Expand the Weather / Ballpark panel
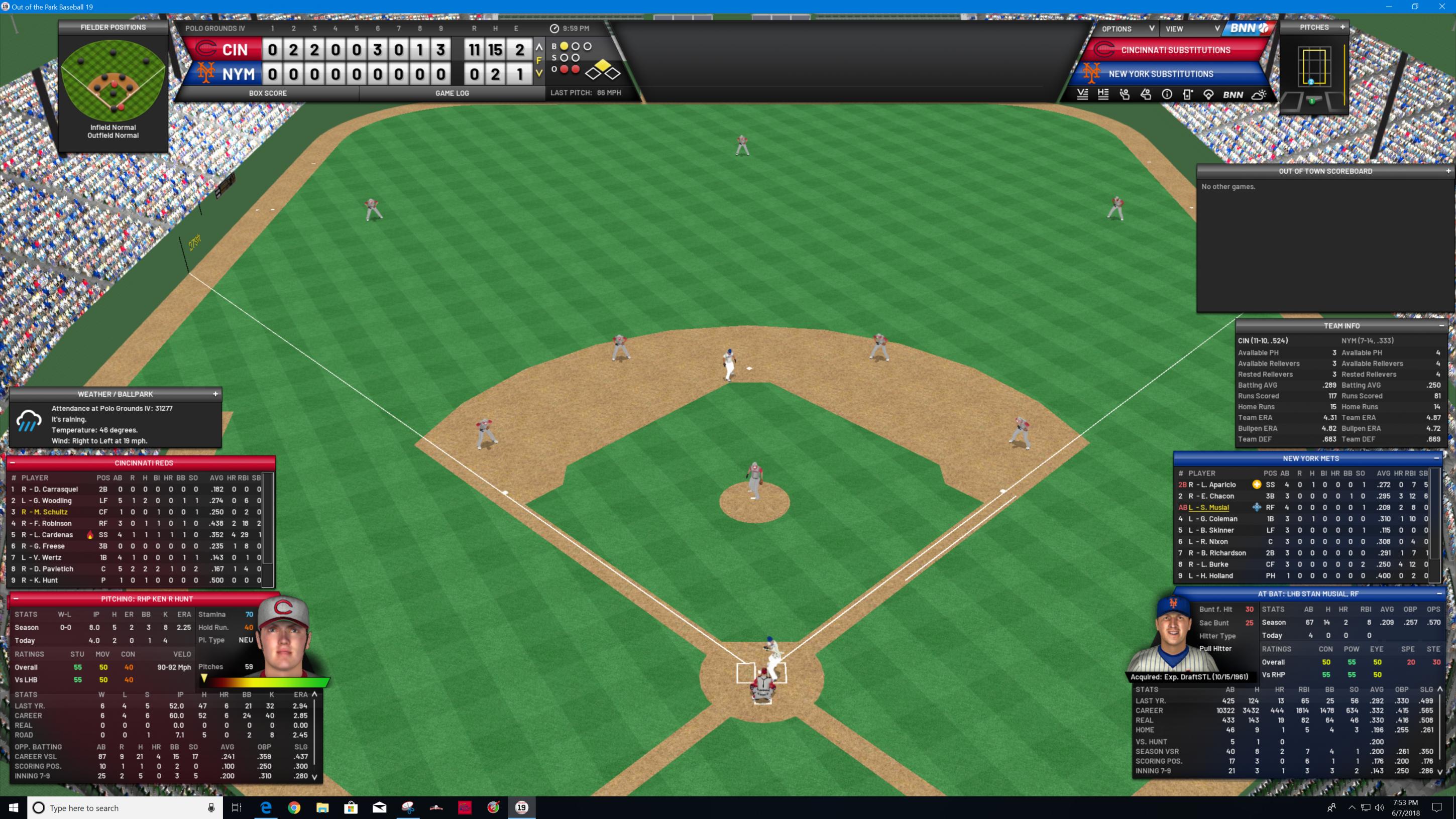The image size is (1456, 819). (215, 394)
